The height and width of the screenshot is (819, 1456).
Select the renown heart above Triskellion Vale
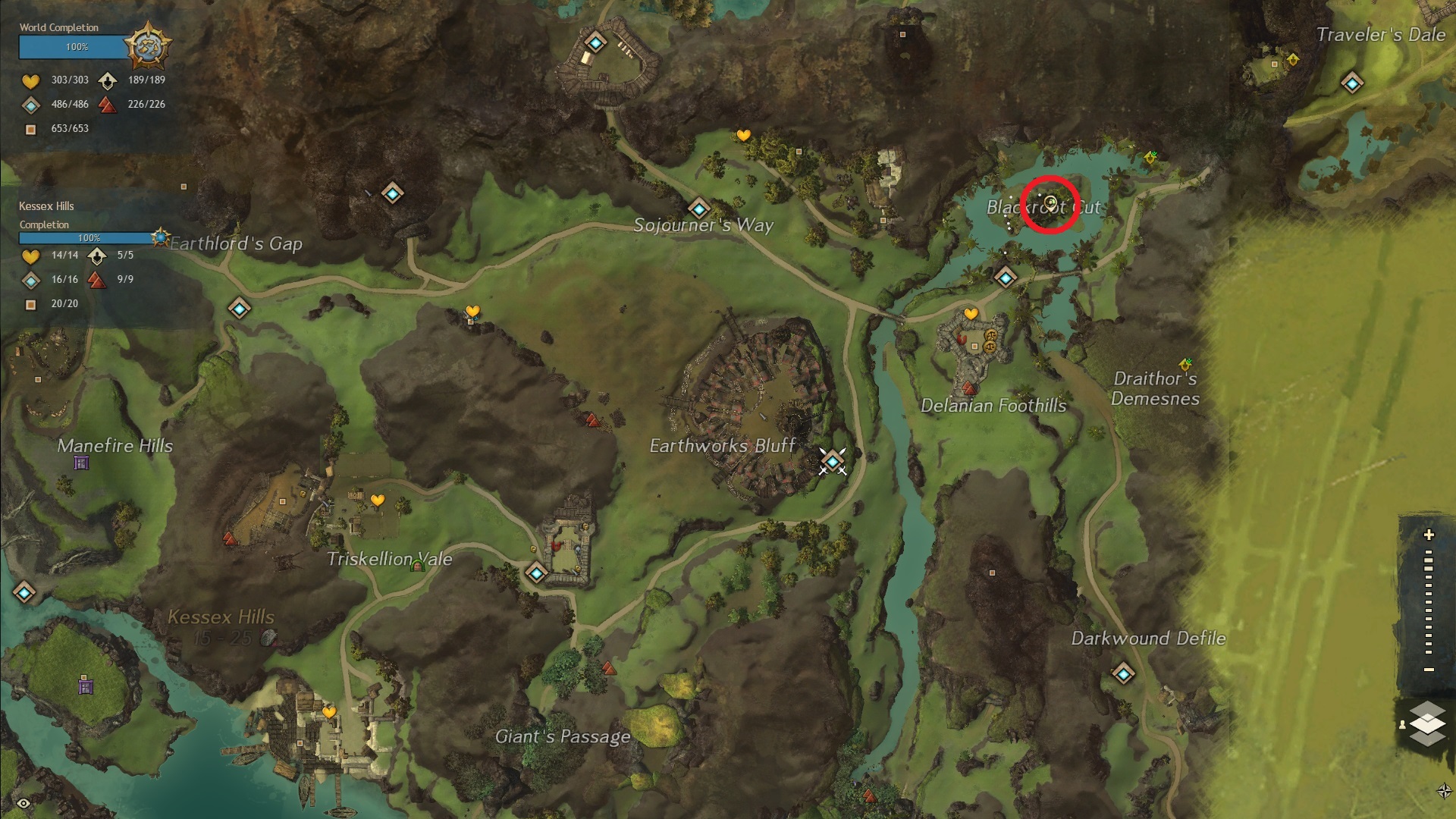[x=378, y=500]
